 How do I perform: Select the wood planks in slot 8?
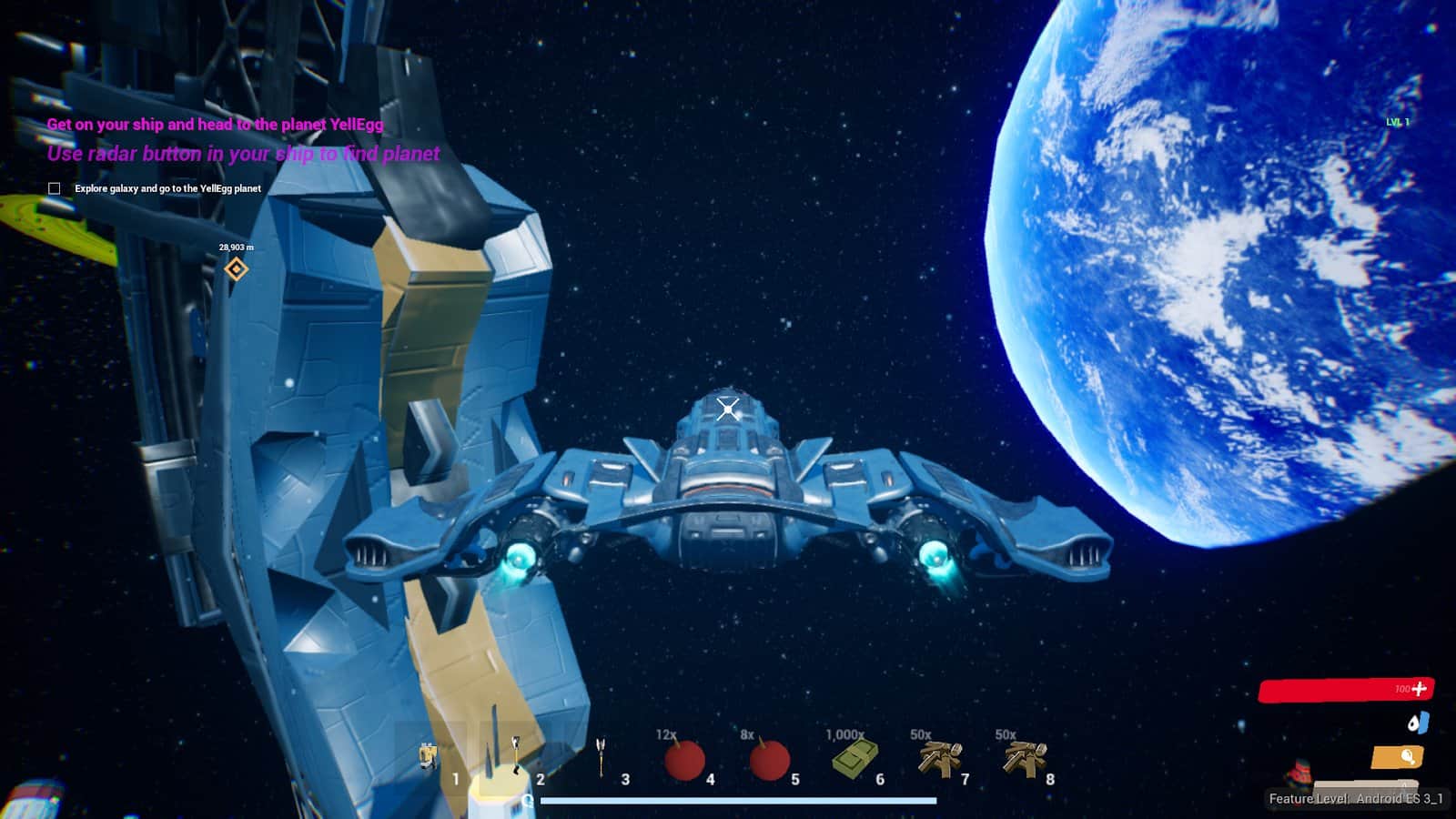click(x=1025, y=759)
